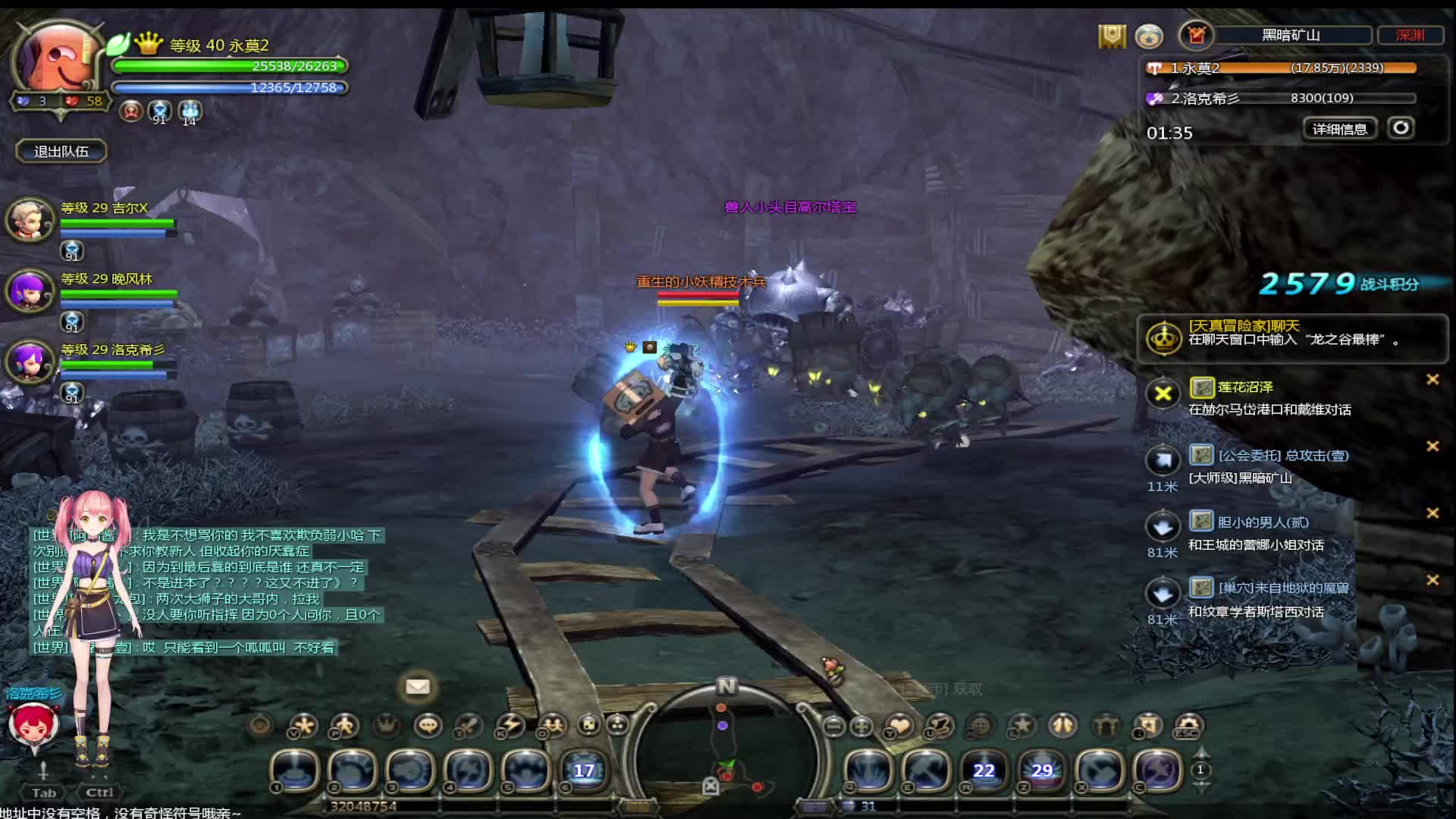This screenshot has width=1456, height=819.
Task: Open the 详细信息 damage details
Action: tap(1339, 129)
